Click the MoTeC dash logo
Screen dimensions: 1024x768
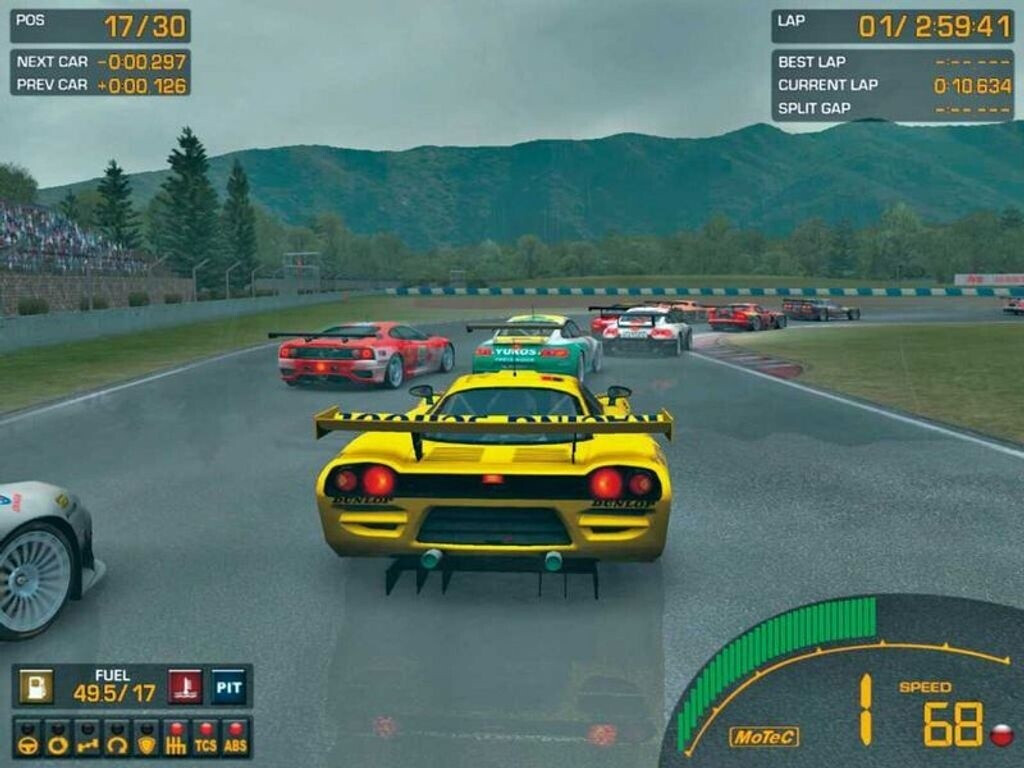pyautogui.click(x=764, y=737)
